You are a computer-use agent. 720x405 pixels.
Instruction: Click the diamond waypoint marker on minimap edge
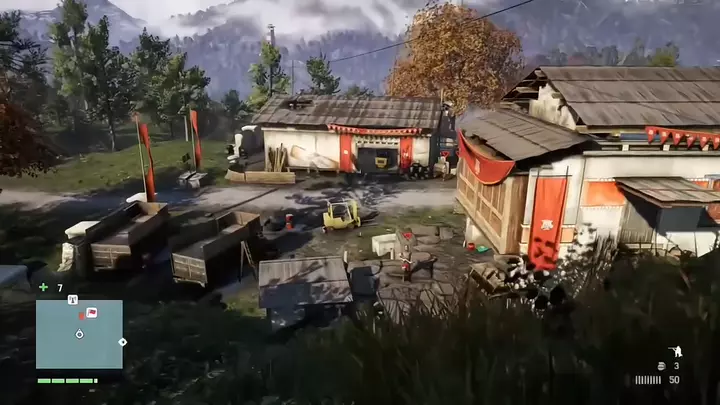tap(122, 342)
